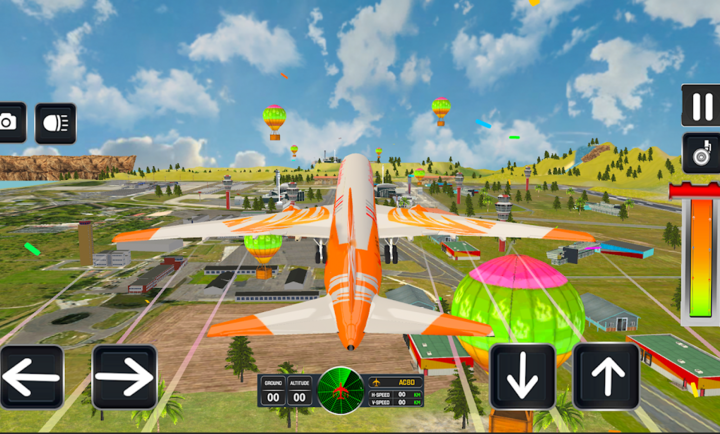Tap the landing gear wheel button
This screenshot has height=434, width=720.
click(x=700, y=153)
